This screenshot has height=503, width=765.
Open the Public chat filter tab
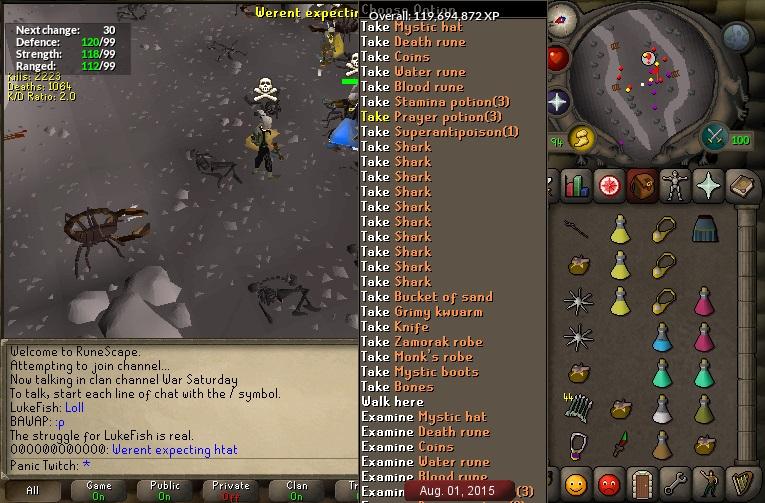coord(165,491)
